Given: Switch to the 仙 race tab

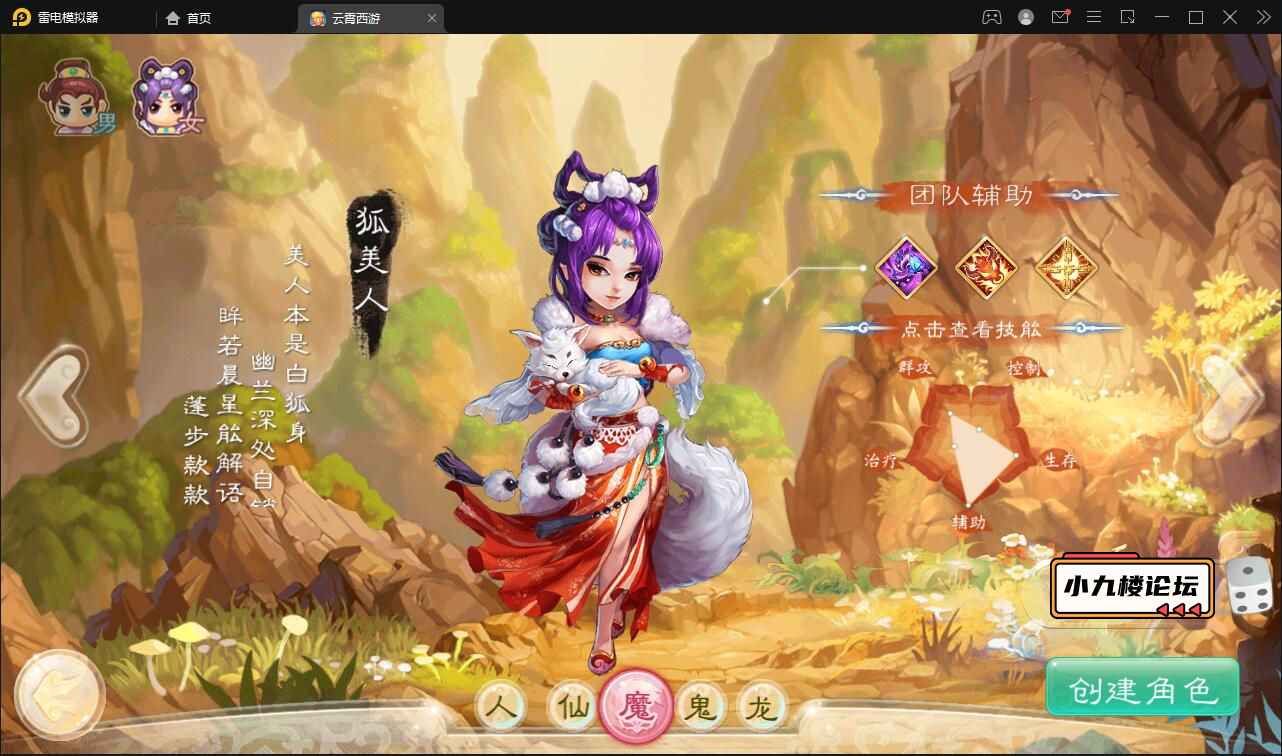Looking at the screenshot, I should tap(573, 707).
